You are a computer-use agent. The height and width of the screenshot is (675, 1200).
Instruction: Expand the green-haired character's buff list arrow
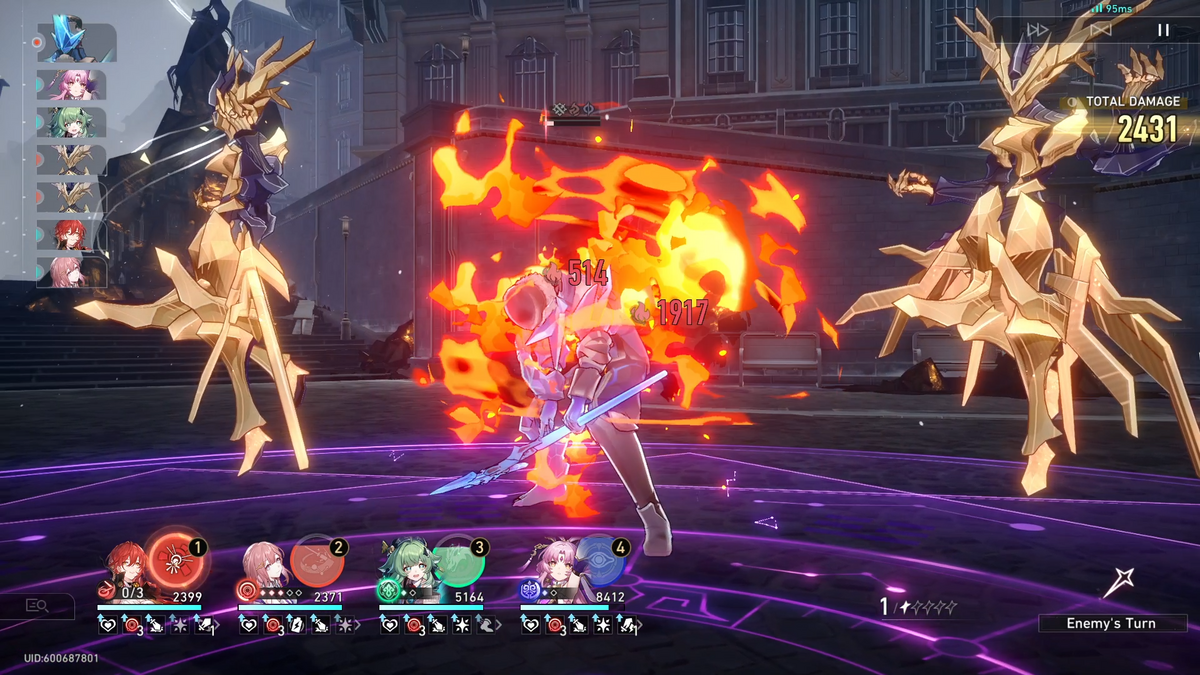[500, 626]
